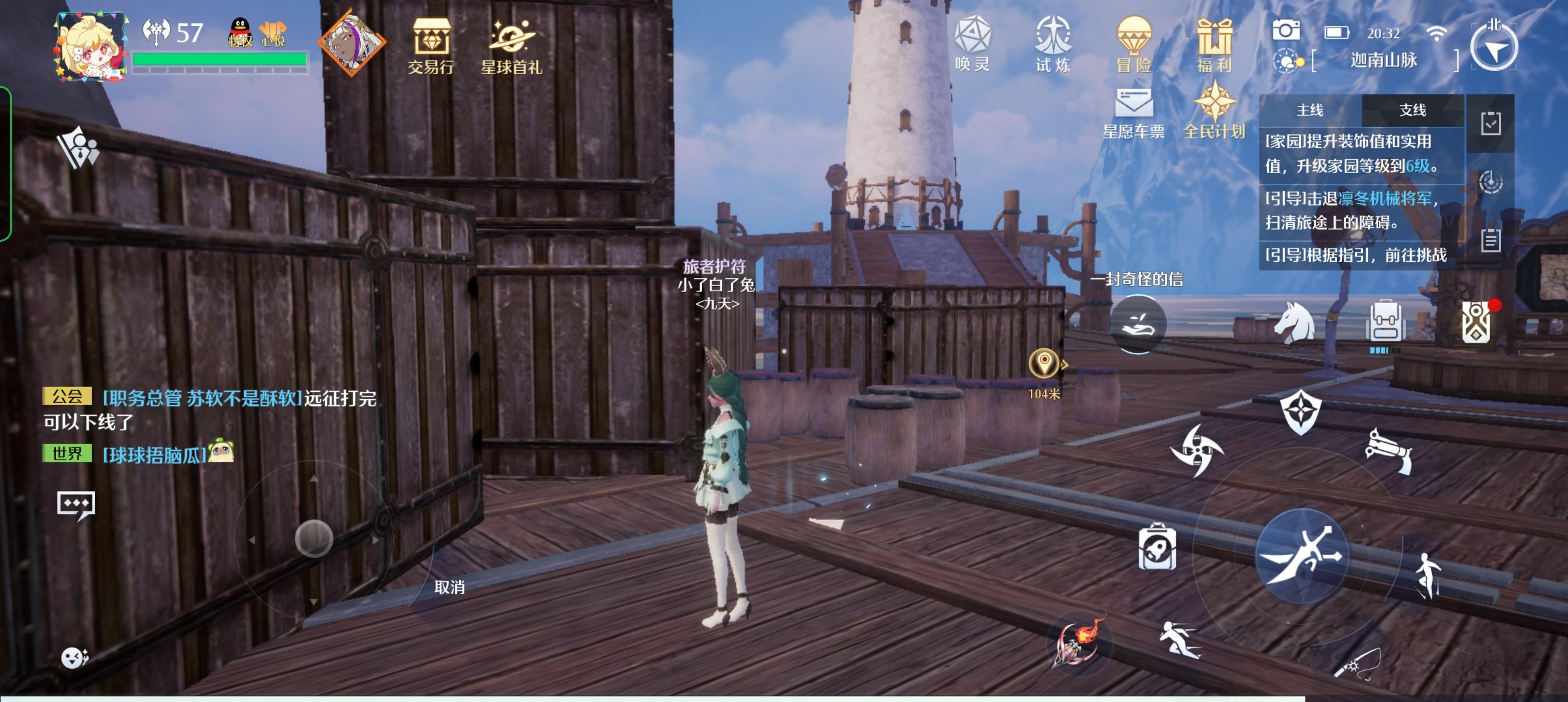
Task: Open the 全民计划 event icon
Action: tap(1215, 113)
